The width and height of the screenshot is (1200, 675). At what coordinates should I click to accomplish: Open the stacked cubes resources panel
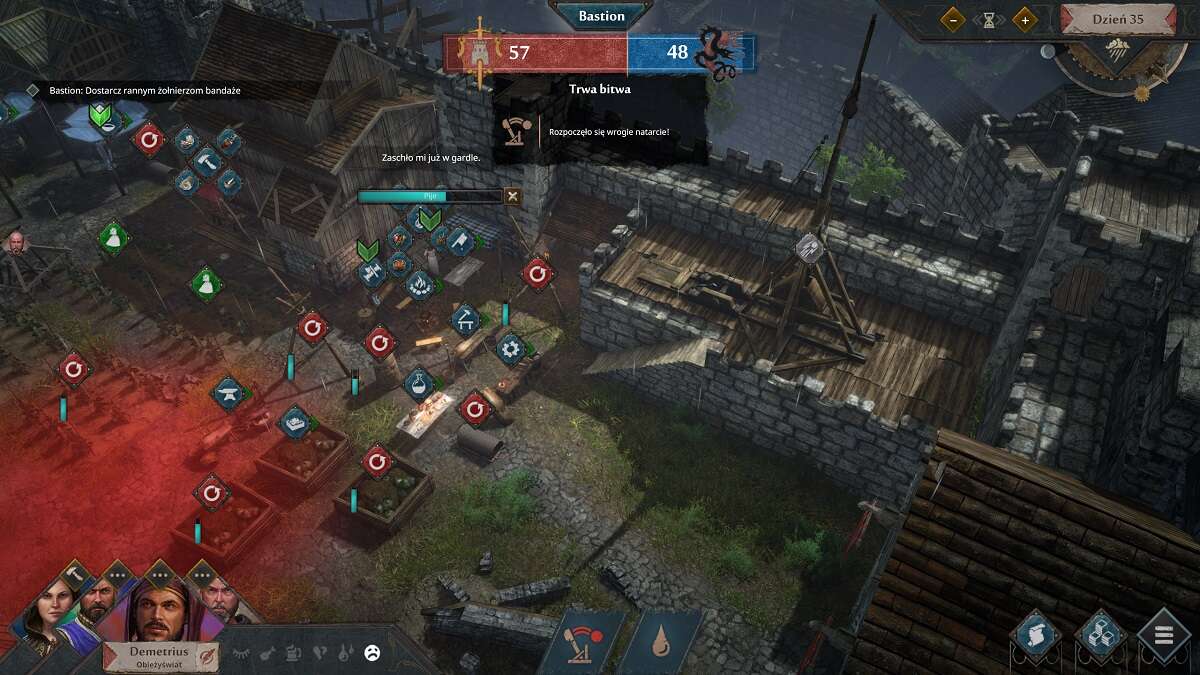1101,634
